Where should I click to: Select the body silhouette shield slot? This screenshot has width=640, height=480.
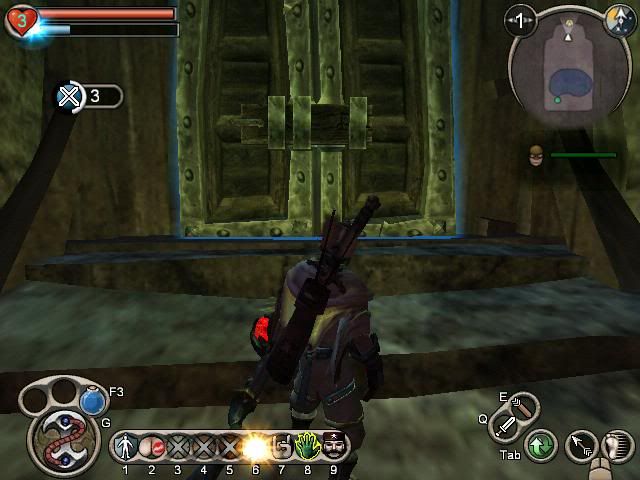click(125, 445)
